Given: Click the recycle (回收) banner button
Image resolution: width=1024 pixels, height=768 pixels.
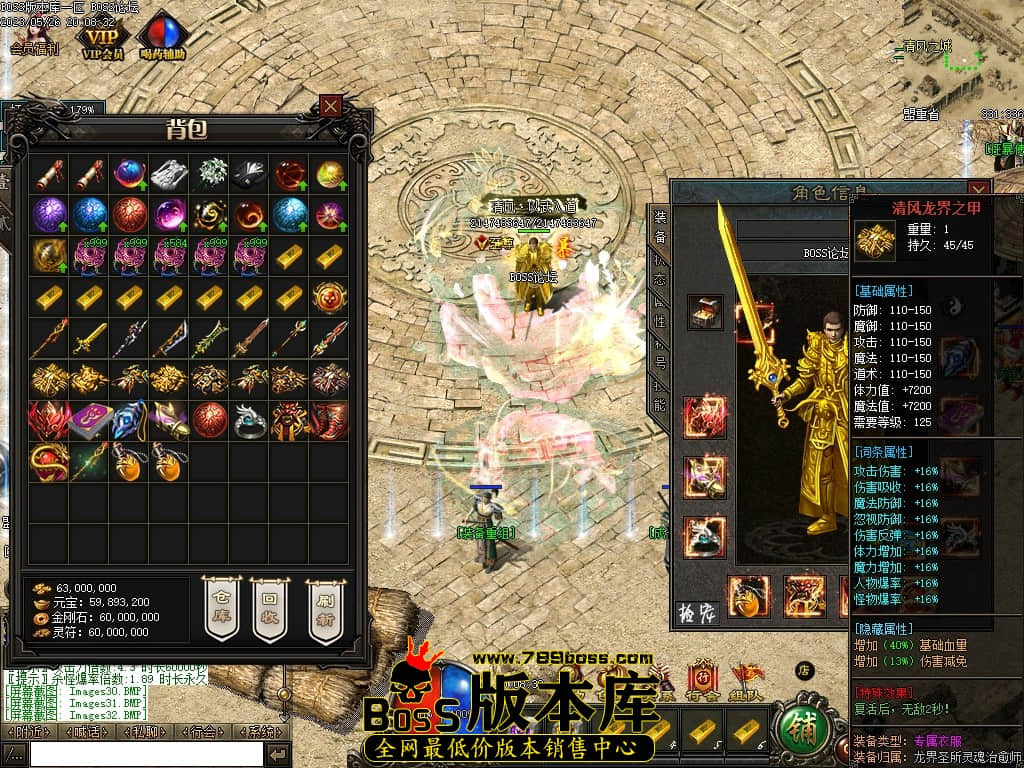Looking at the screenshot, I should (x=269, y=608).
